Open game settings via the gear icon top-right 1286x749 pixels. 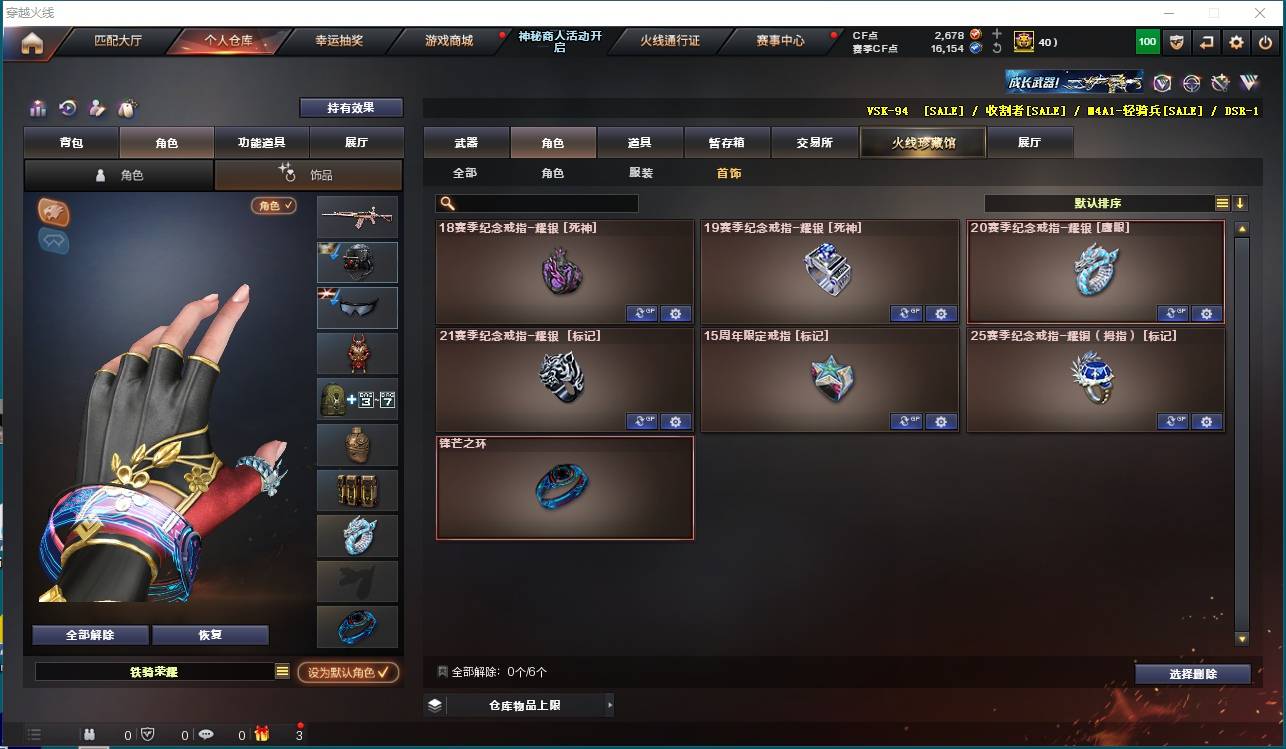pyautogui.click(x=1236, y=42)
